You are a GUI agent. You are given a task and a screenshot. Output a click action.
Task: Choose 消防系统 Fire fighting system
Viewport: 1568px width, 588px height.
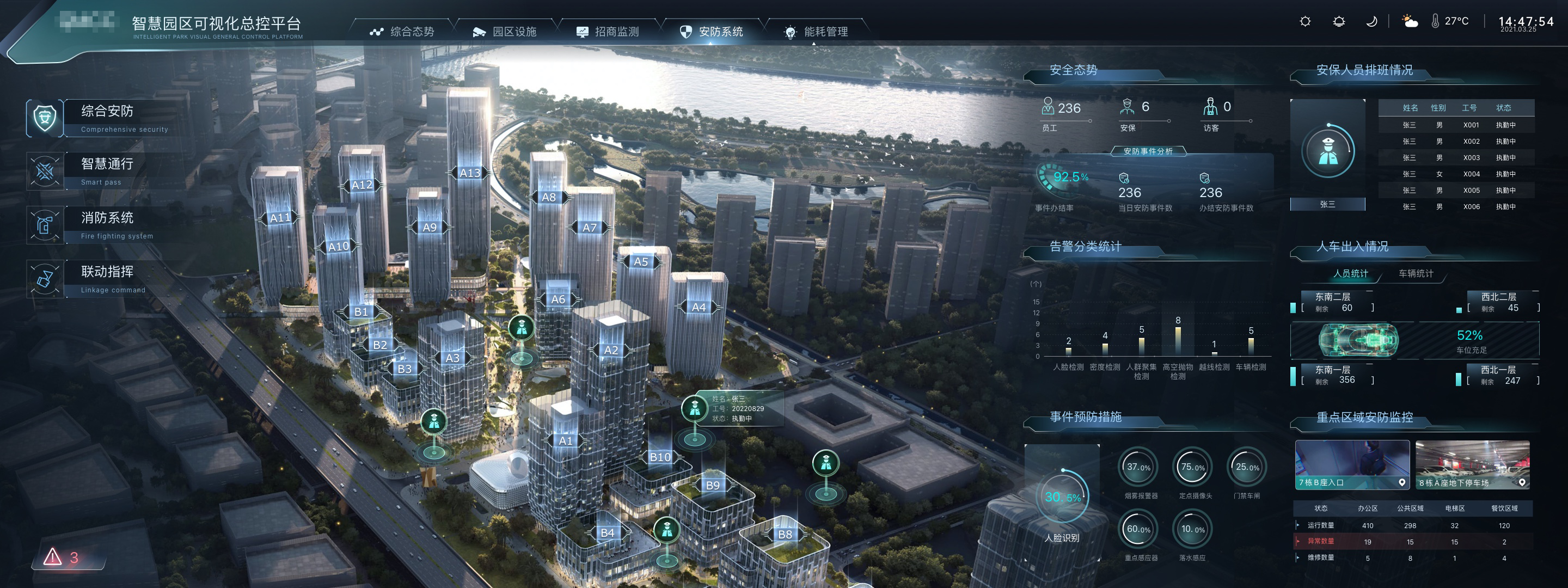point(107,225)
